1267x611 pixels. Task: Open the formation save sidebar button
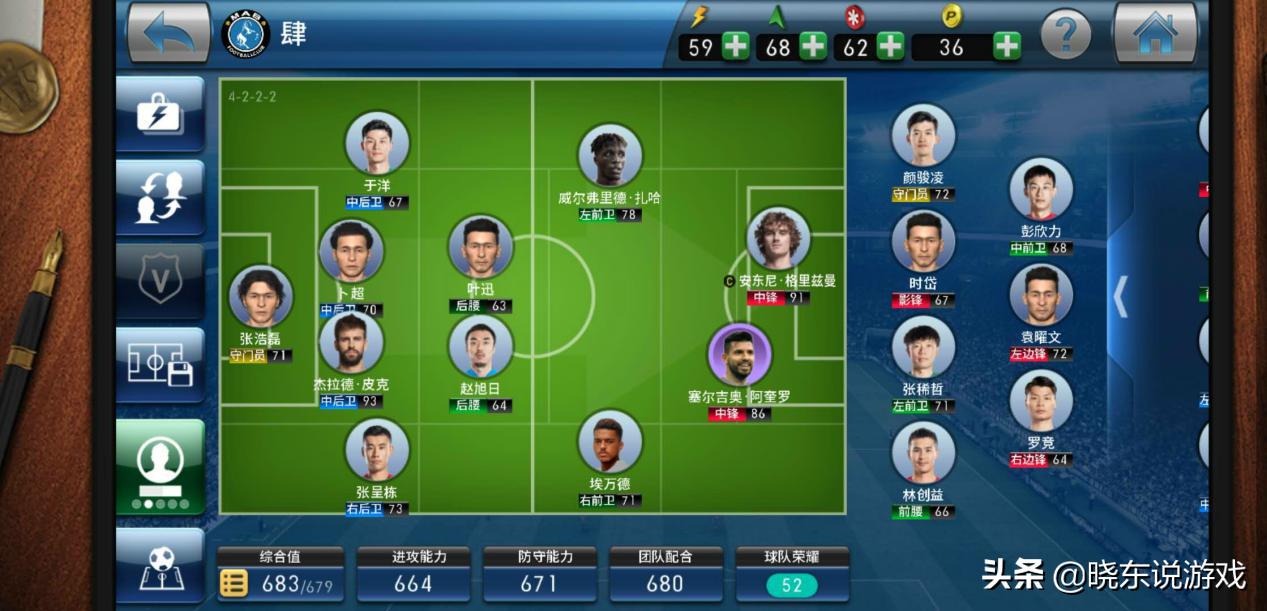(x=160, y=364)
